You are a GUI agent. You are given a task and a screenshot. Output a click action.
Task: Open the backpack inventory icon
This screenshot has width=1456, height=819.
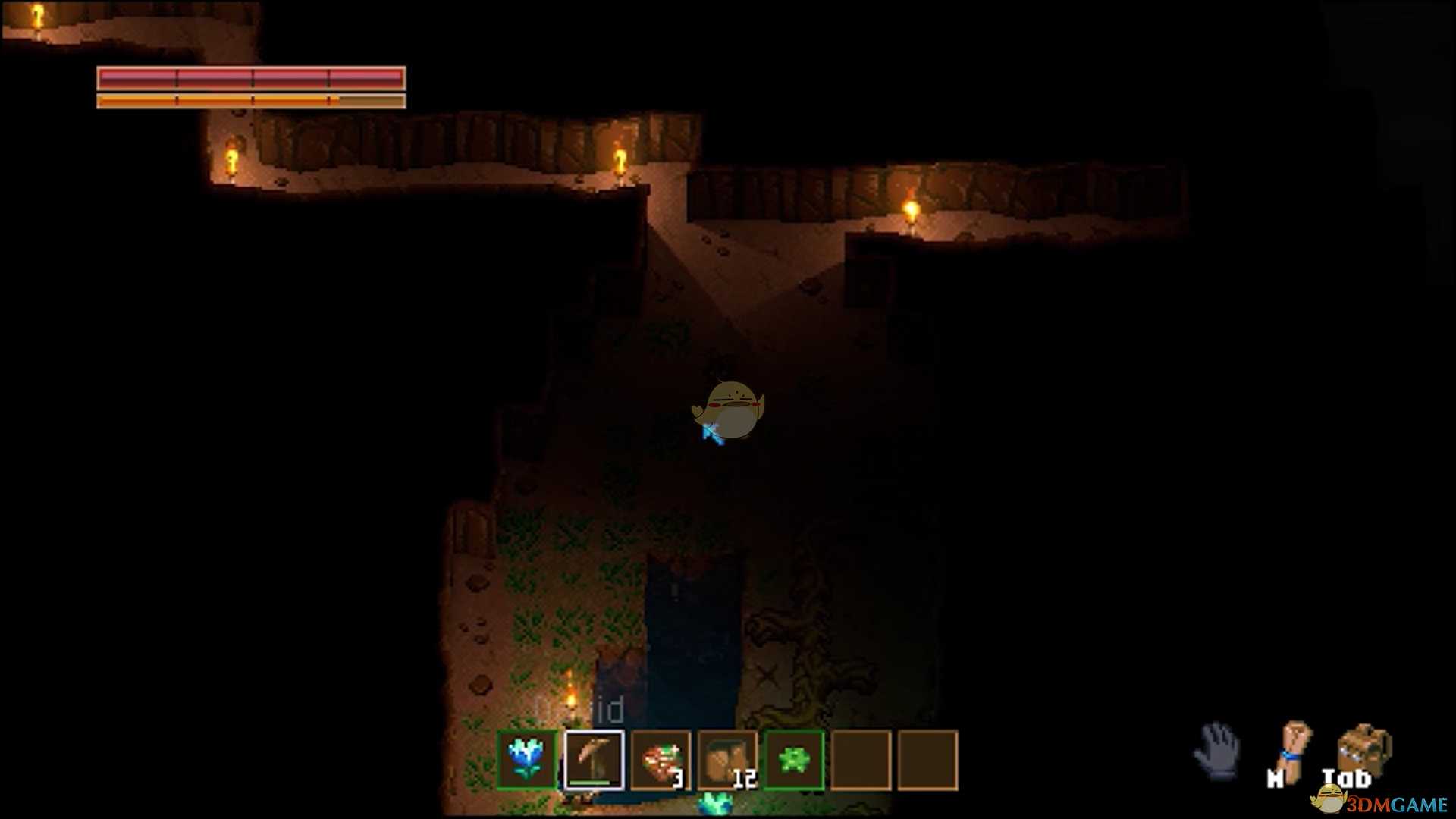point(1363,749)
